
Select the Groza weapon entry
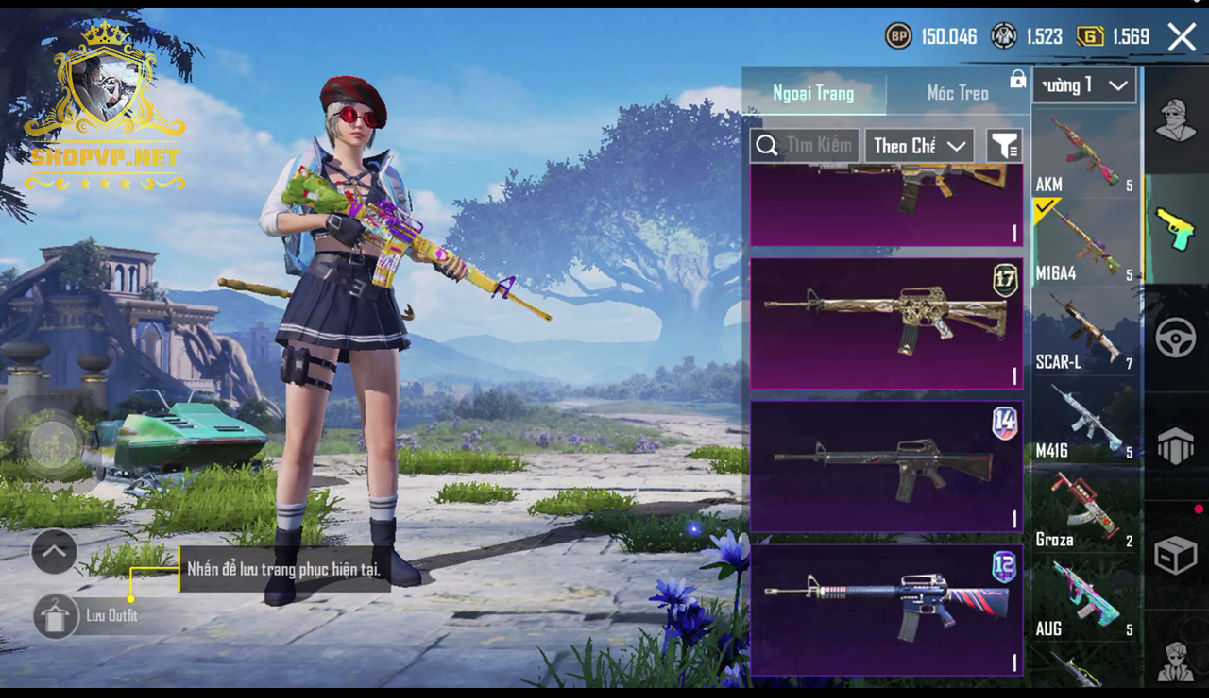coord(1085,510)
